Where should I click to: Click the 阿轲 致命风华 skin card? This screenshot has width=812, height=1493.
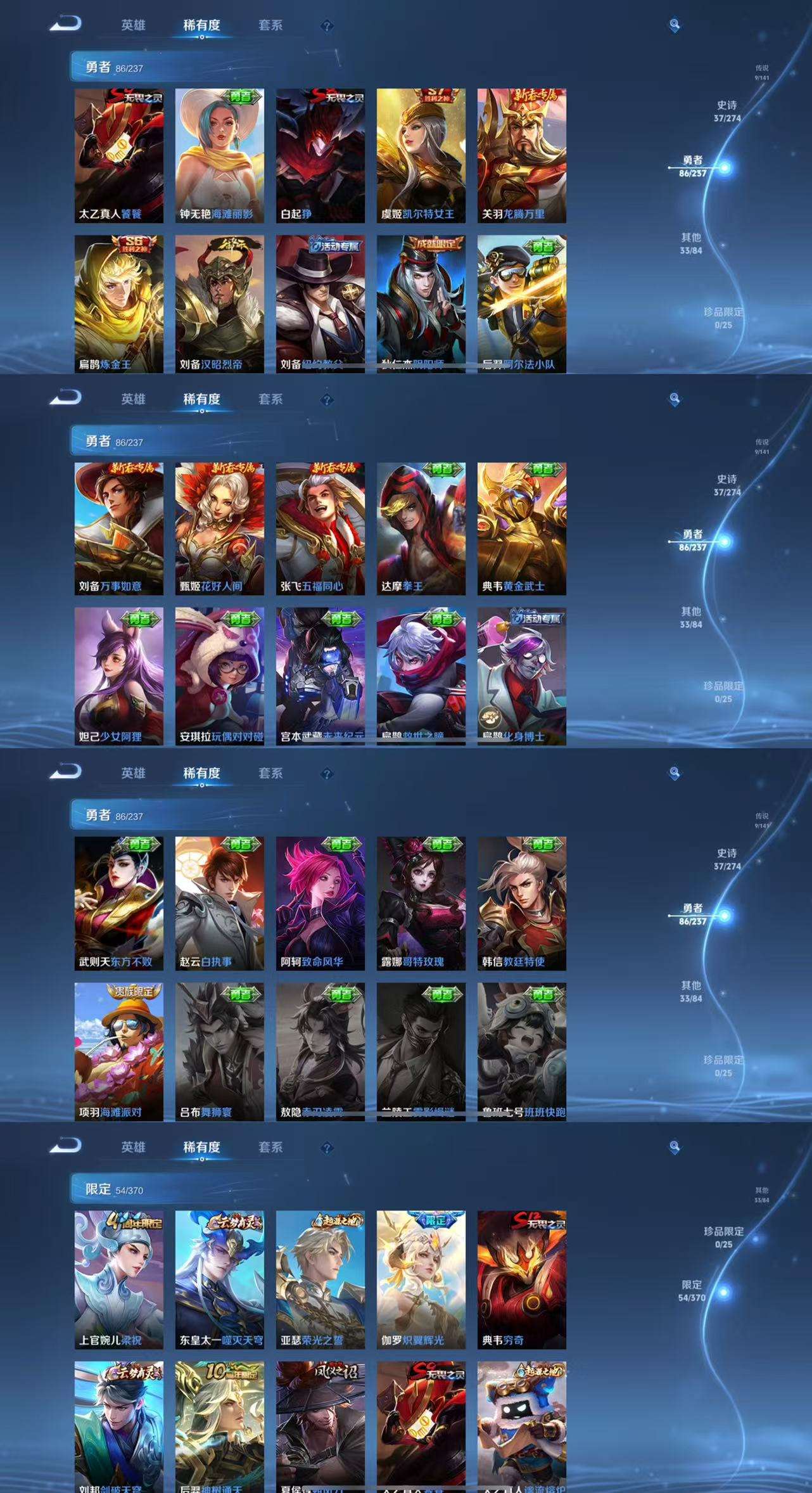click(320, 903)
